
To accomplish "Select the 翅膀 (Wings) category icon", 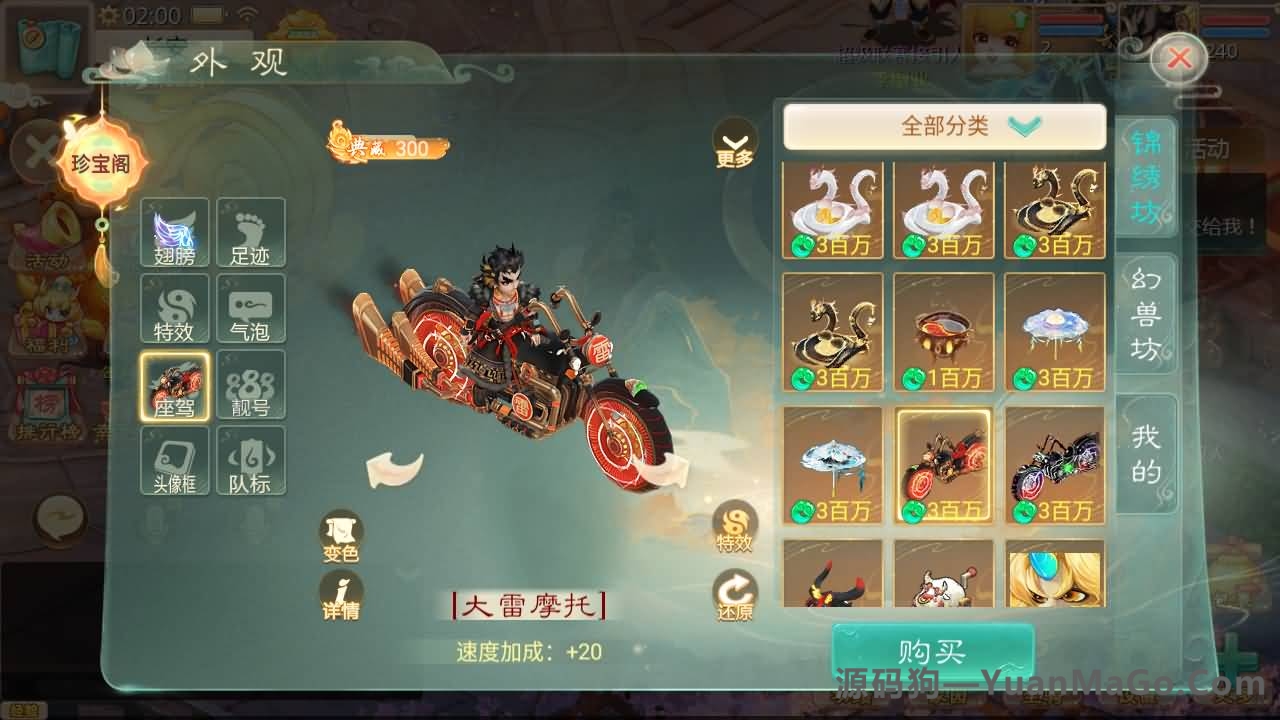I will [x=174, y=231].
